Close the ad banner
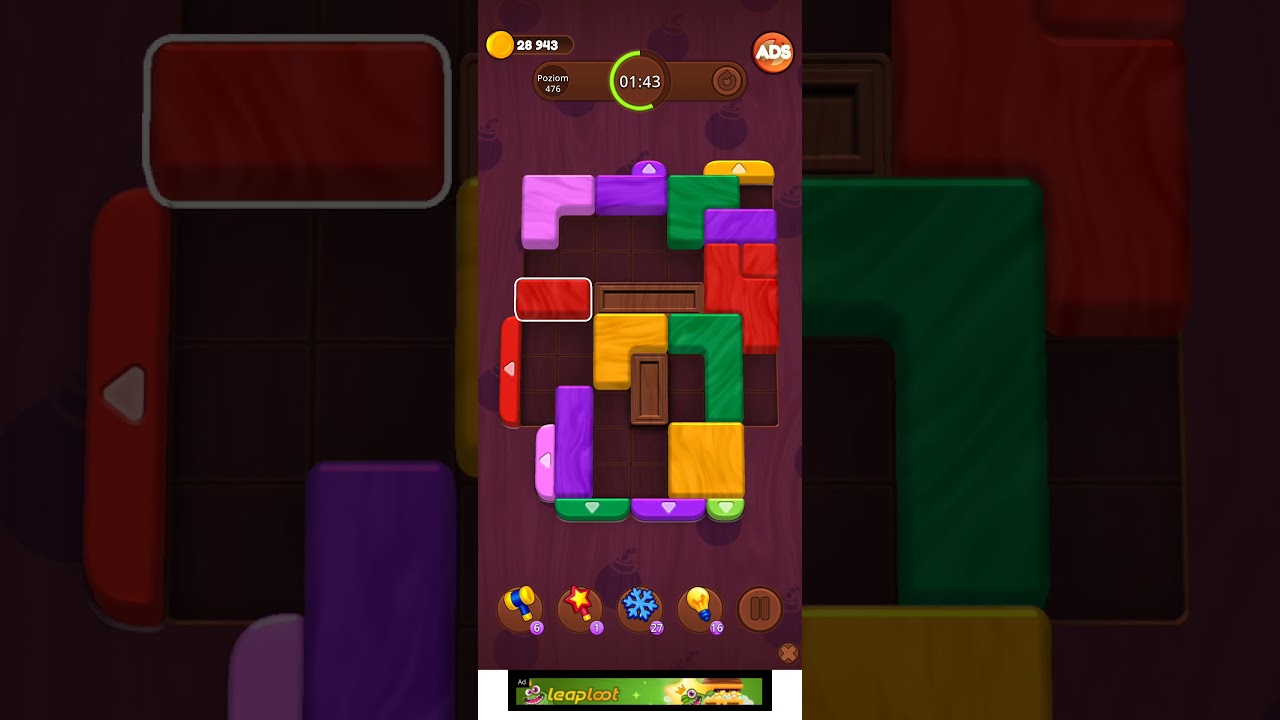The width and height of the screenshot is (1280, 720). coord(789,653)
